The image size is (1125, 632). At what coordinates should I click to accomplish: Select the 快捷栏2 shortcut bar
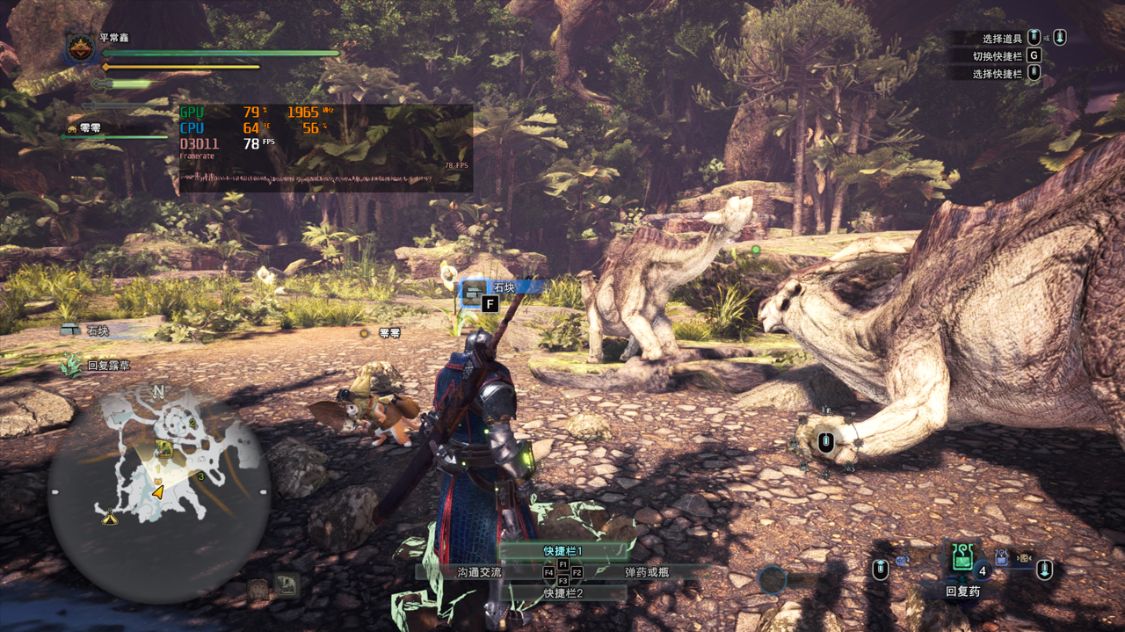click(562, 593)
